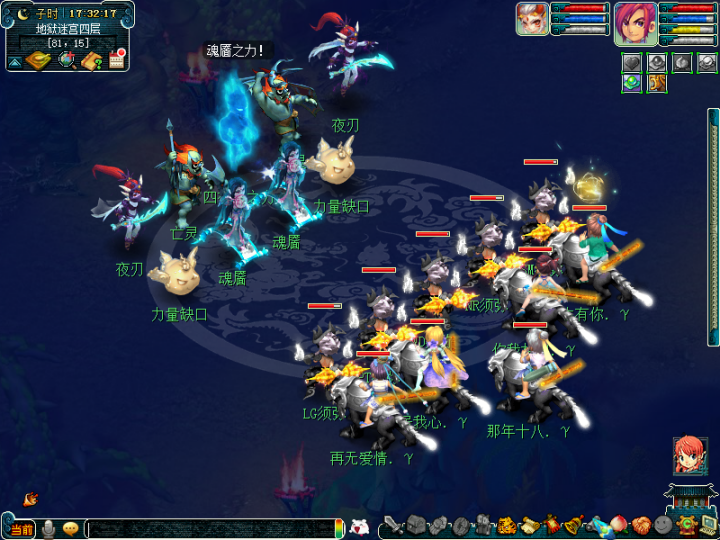Screen dimensions: 720x540
Task: Open the chat emoticon bubble button
Action: pyautogui.click(x=71, y=529)
